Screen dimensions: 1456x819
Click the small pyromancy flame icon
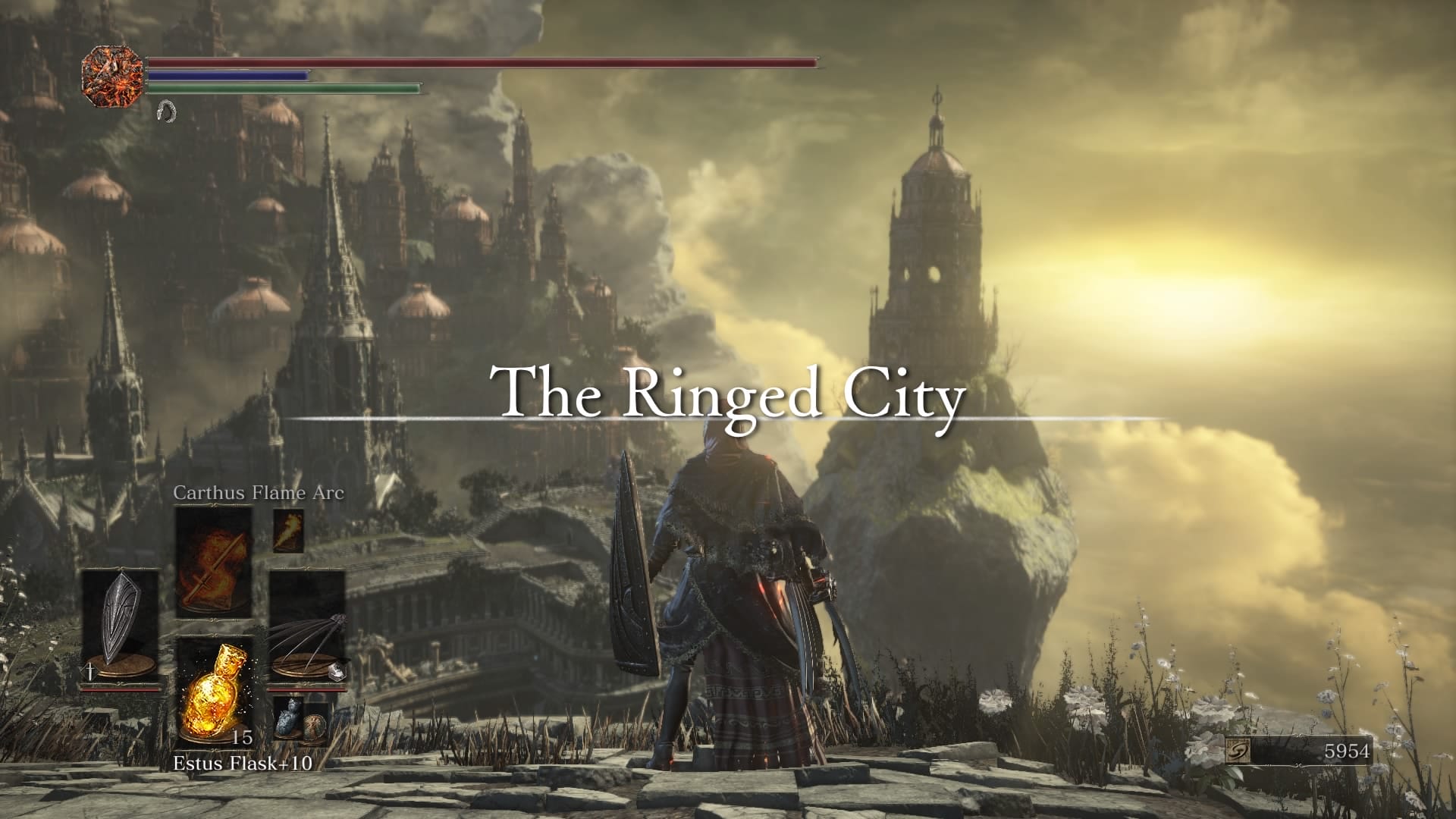288,530
